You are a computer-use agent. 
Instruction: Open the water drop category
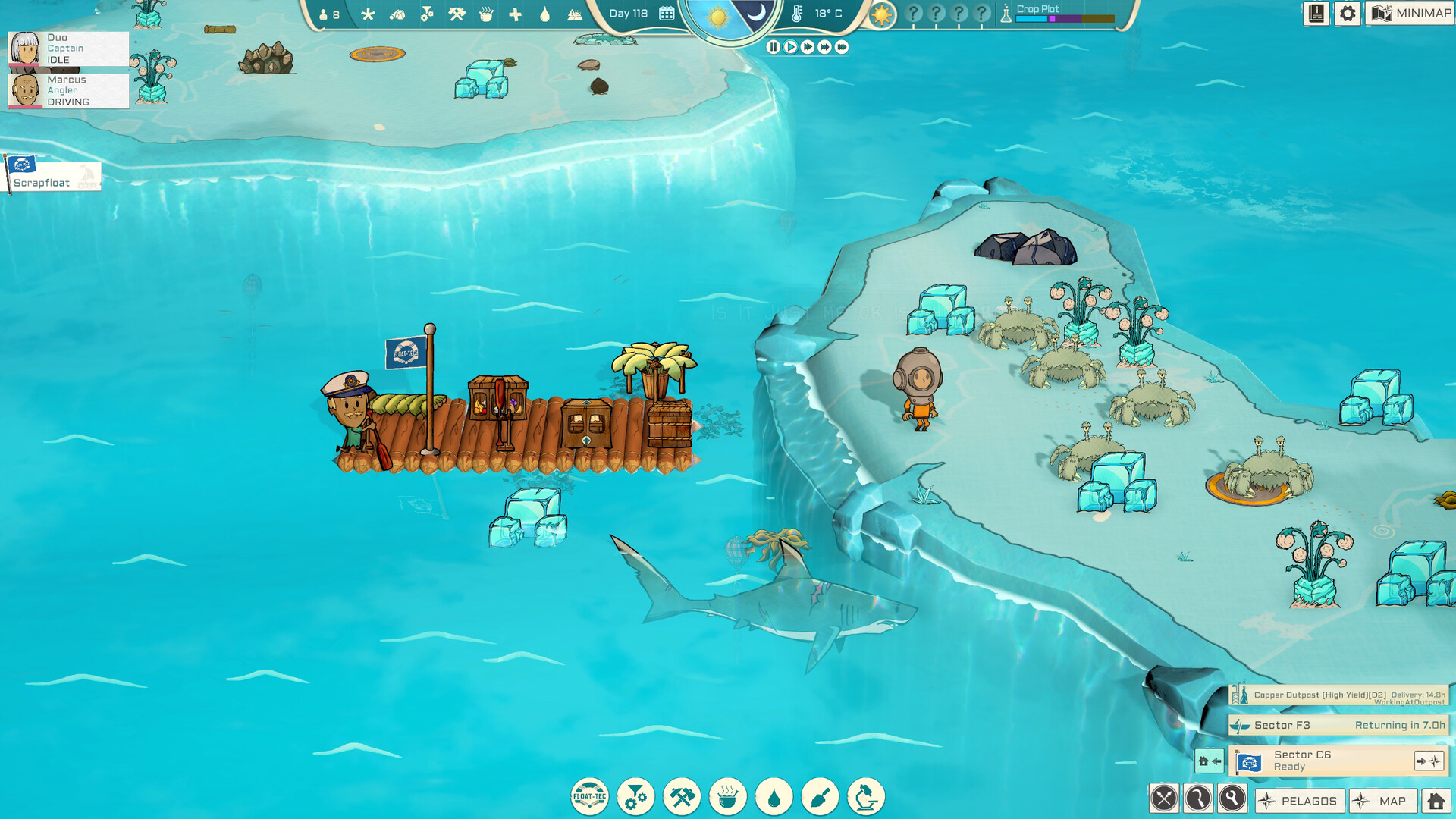click(773, 797)
